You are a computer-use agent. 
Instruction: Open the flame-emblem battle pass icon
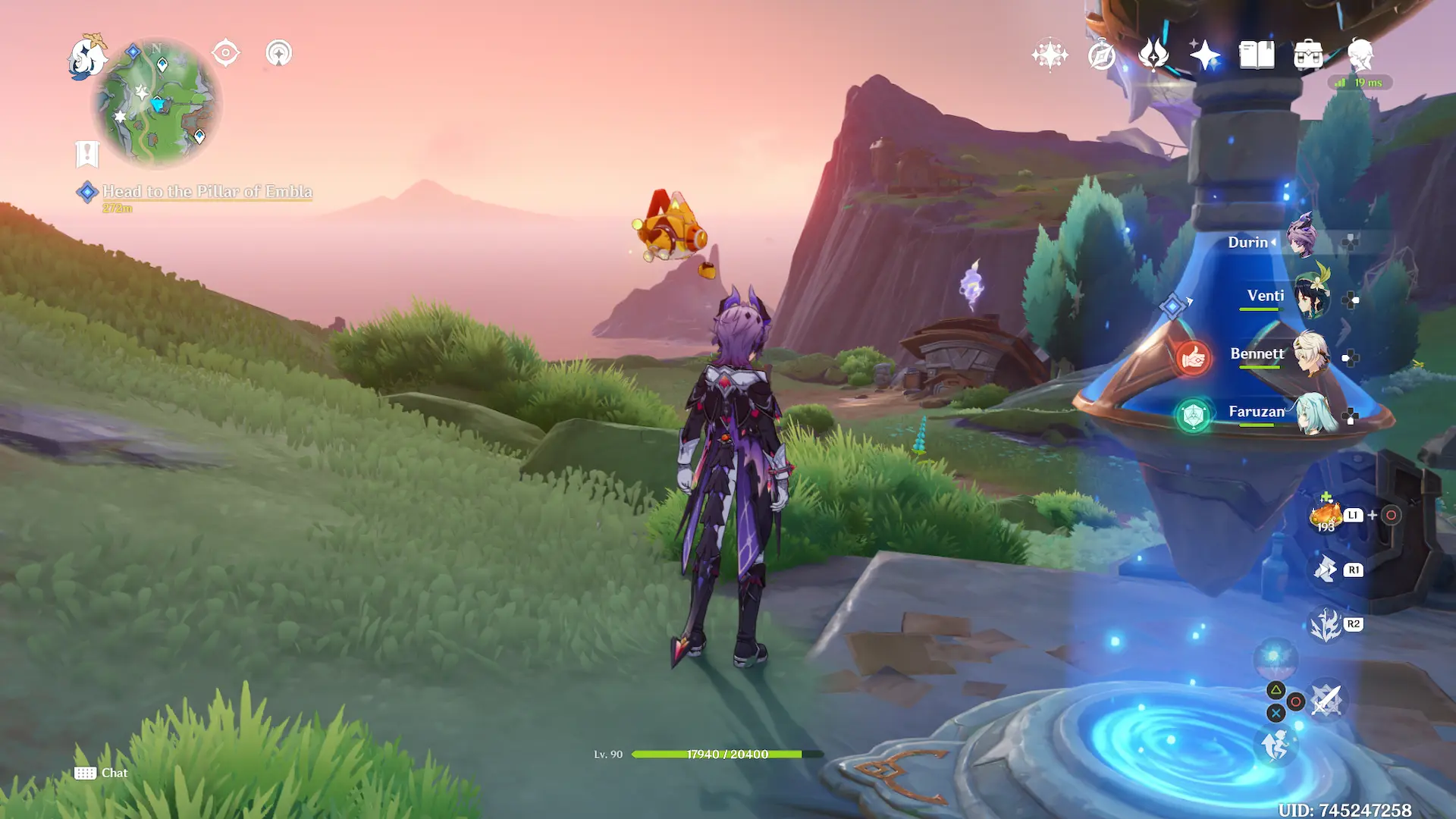coord(1153,55)
